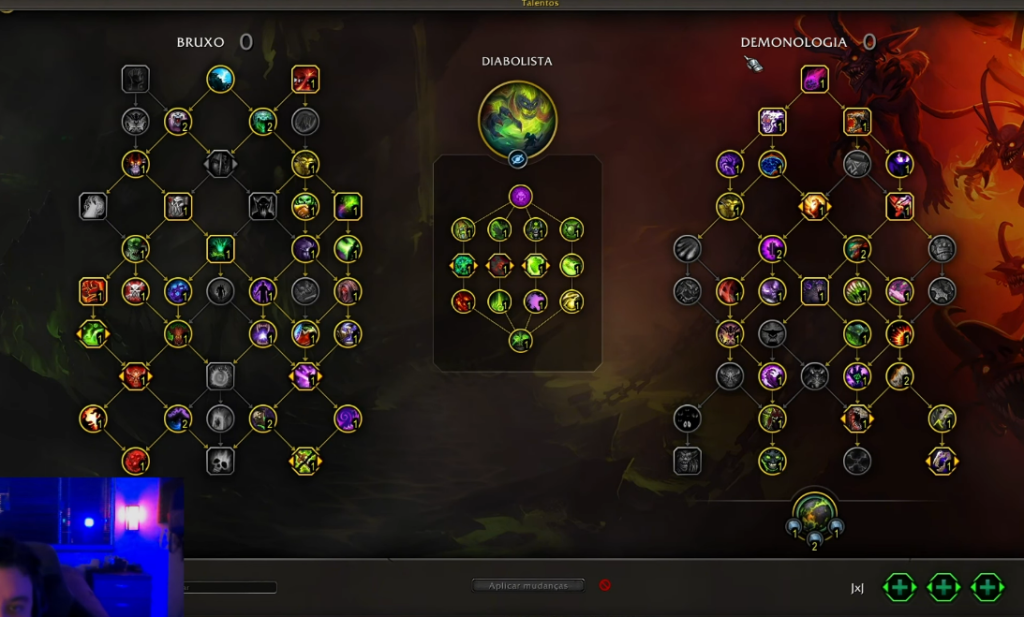This screenshot has height=617, width=1024.
Task: Open the Diabolista hero talent portrait
Action: [x=518, y=119]
